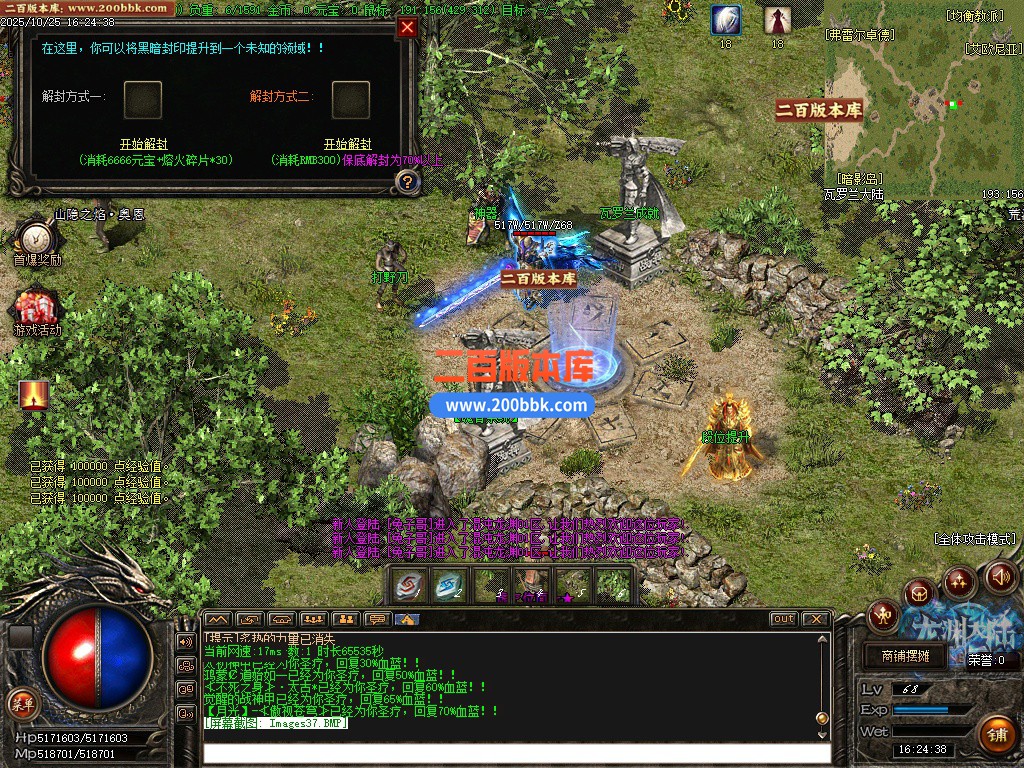
Task: Click the chat window's out button
Action: pos(783,619)
